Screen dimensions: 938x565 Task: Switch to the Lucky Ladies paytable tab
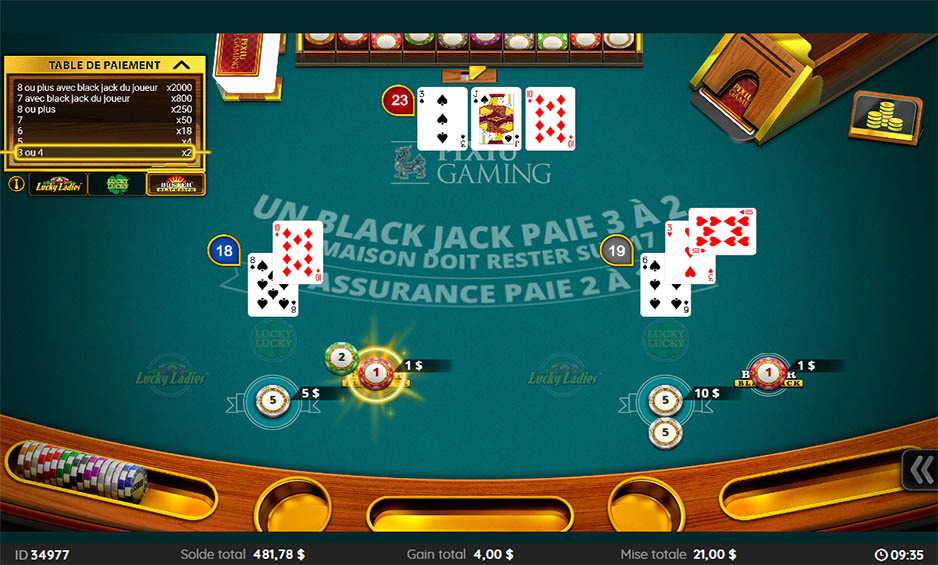[58, 184]
